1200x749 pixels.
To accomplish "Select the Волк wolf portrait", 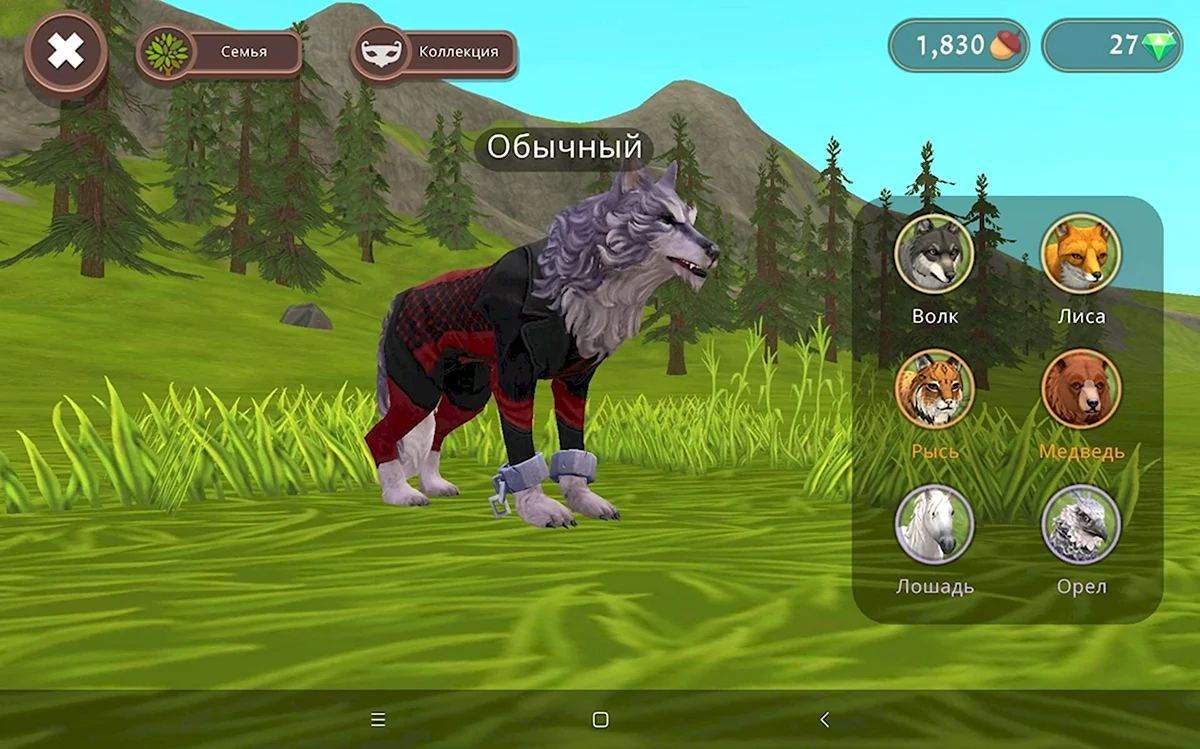I will 934,255.
